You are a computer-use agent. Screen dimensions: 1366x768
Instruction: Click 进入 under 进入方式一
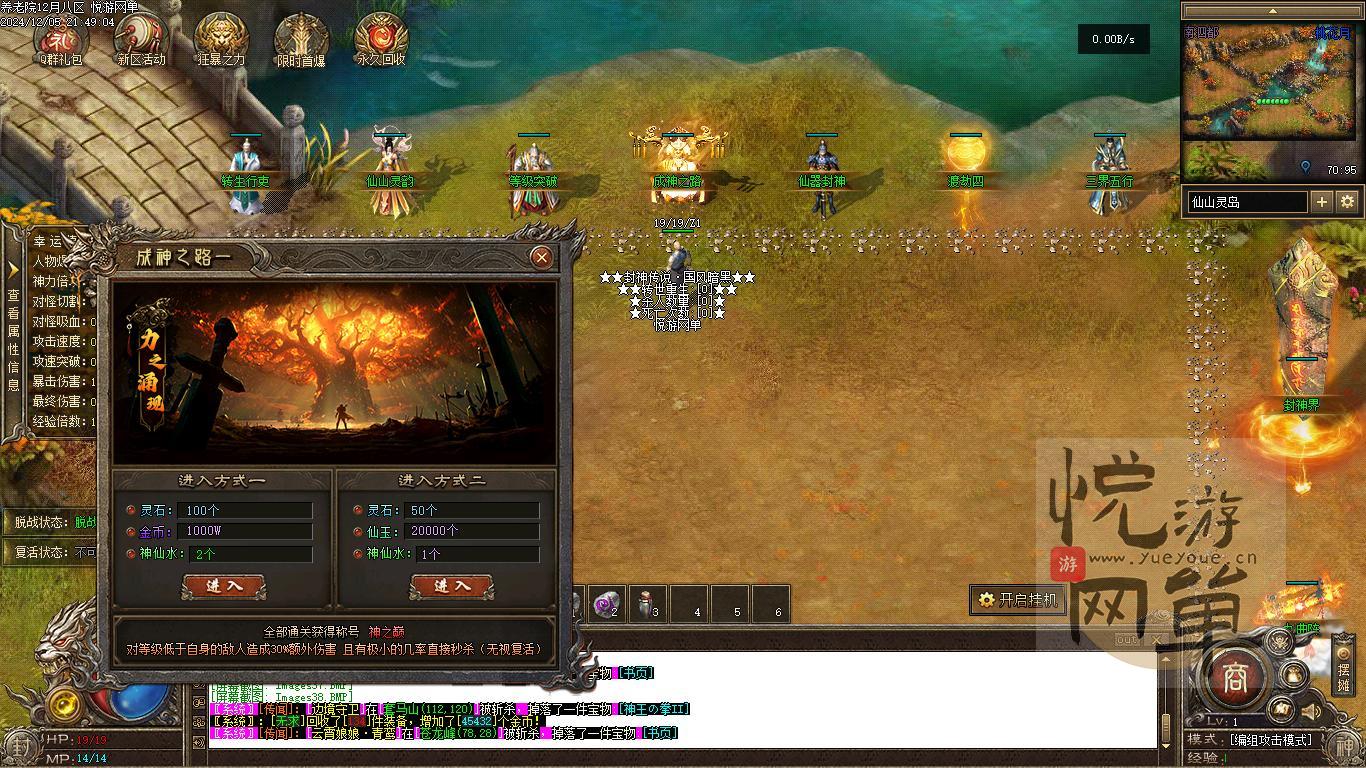point(223,586)
